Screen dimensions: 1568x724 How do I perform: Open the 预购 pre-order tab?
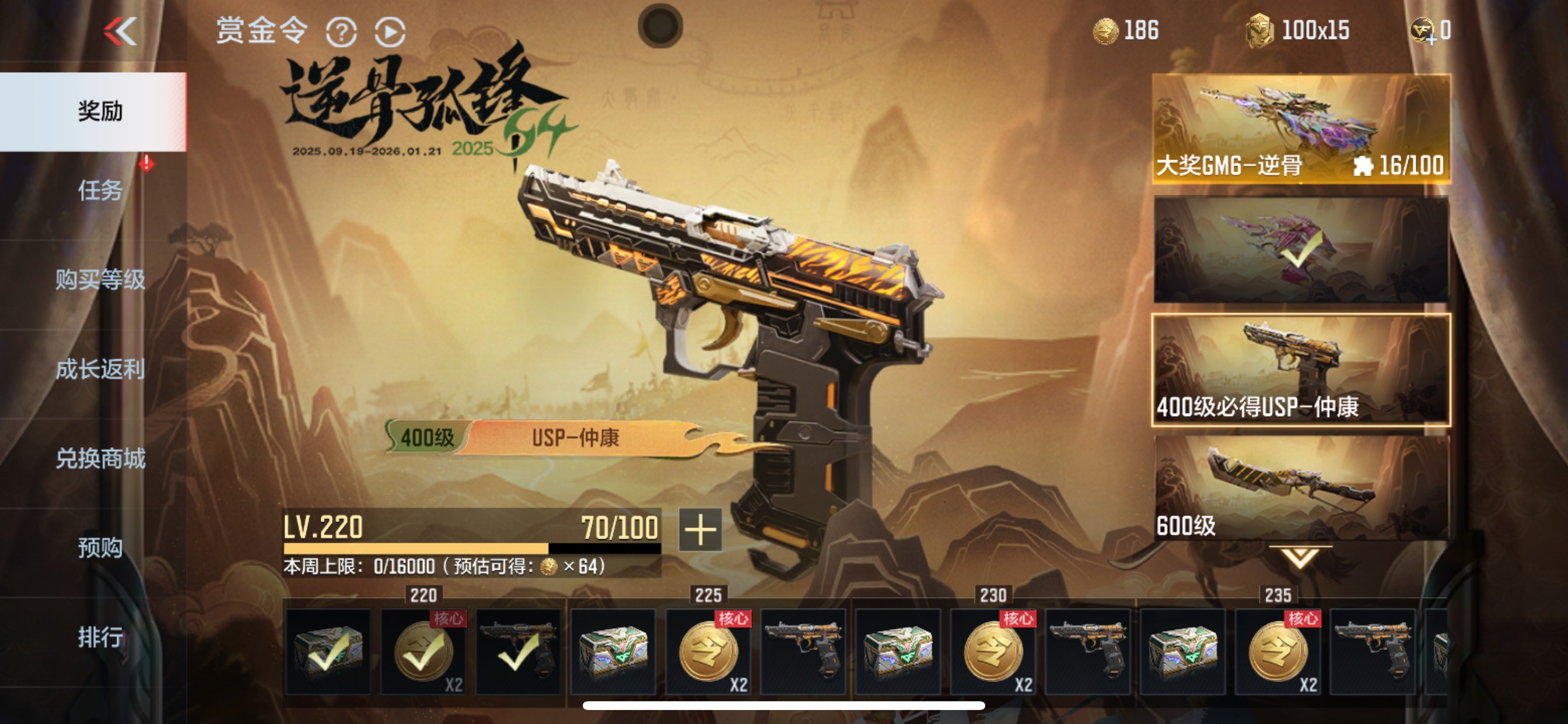[x=100, y=548]
